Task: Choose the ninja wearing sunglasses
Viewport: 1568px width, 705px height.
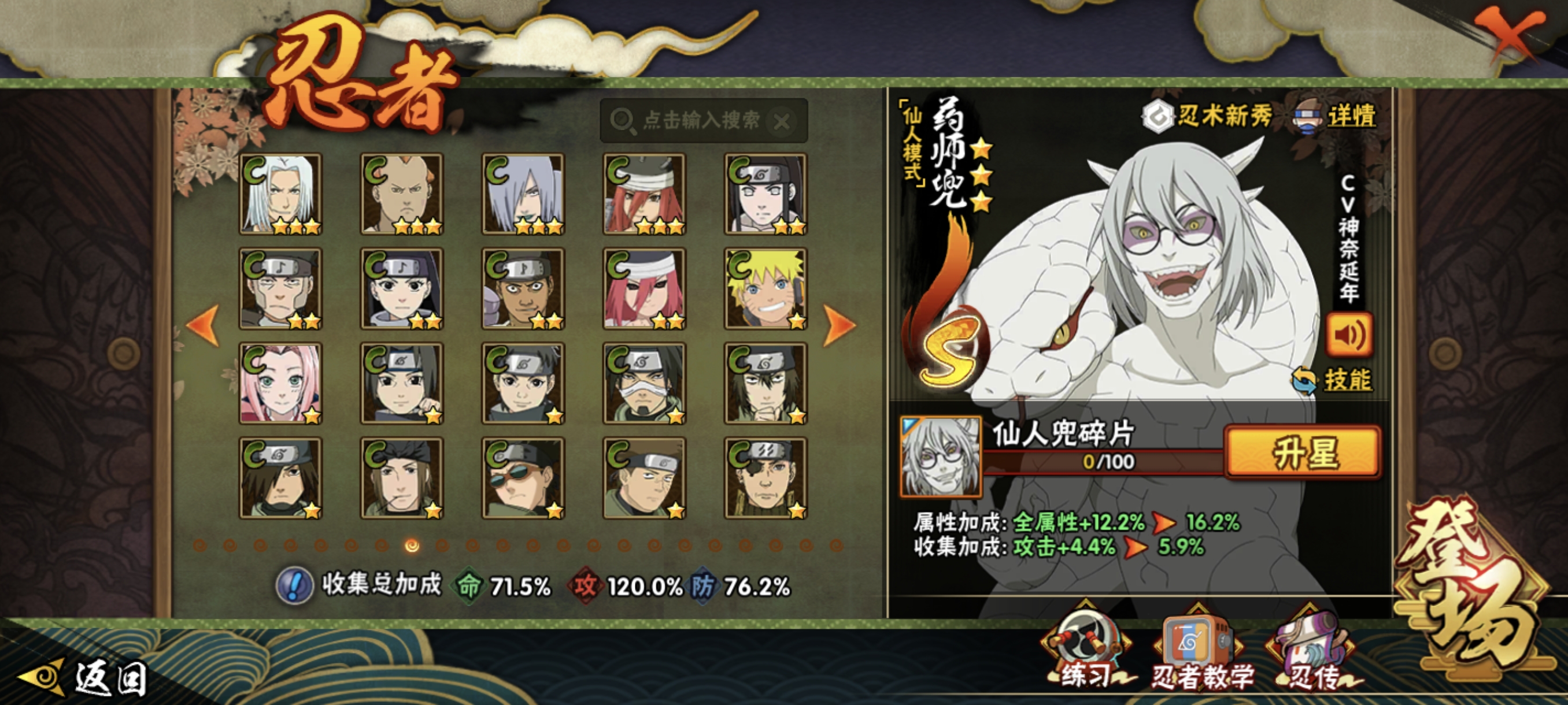Action: click(523, 478)
